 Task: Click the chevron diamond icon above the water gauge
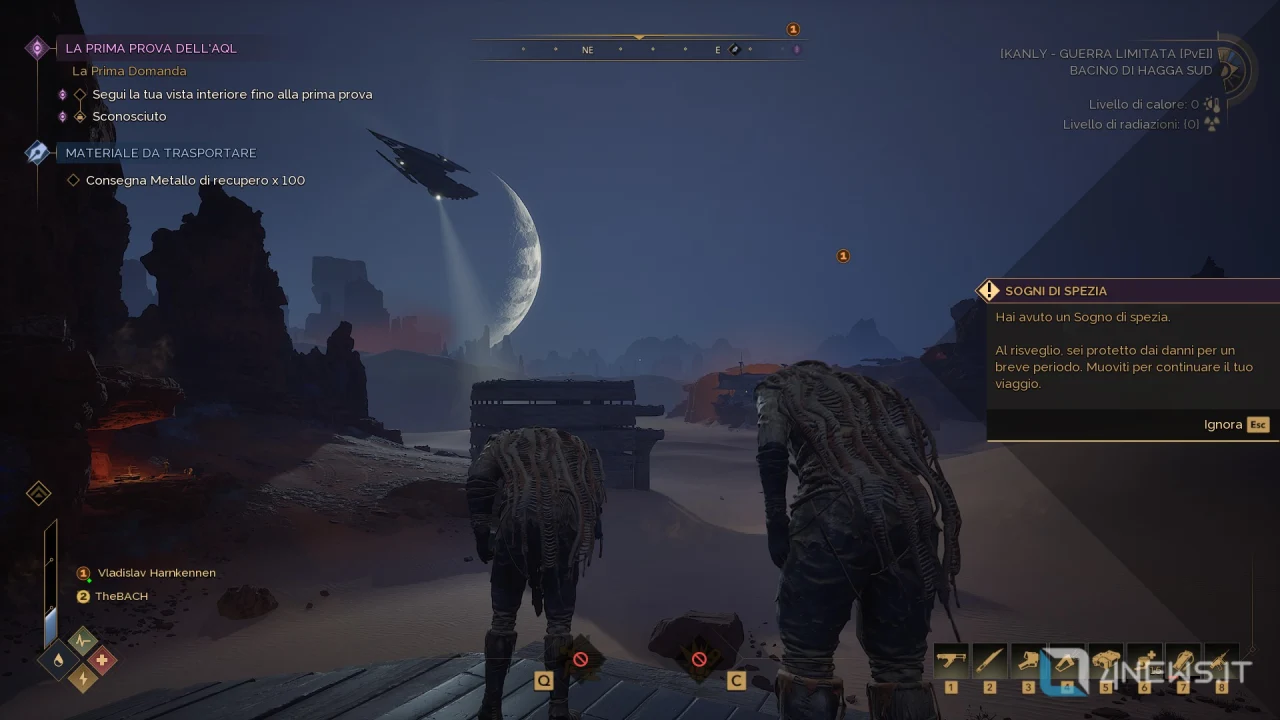click(x=38, y=494)
